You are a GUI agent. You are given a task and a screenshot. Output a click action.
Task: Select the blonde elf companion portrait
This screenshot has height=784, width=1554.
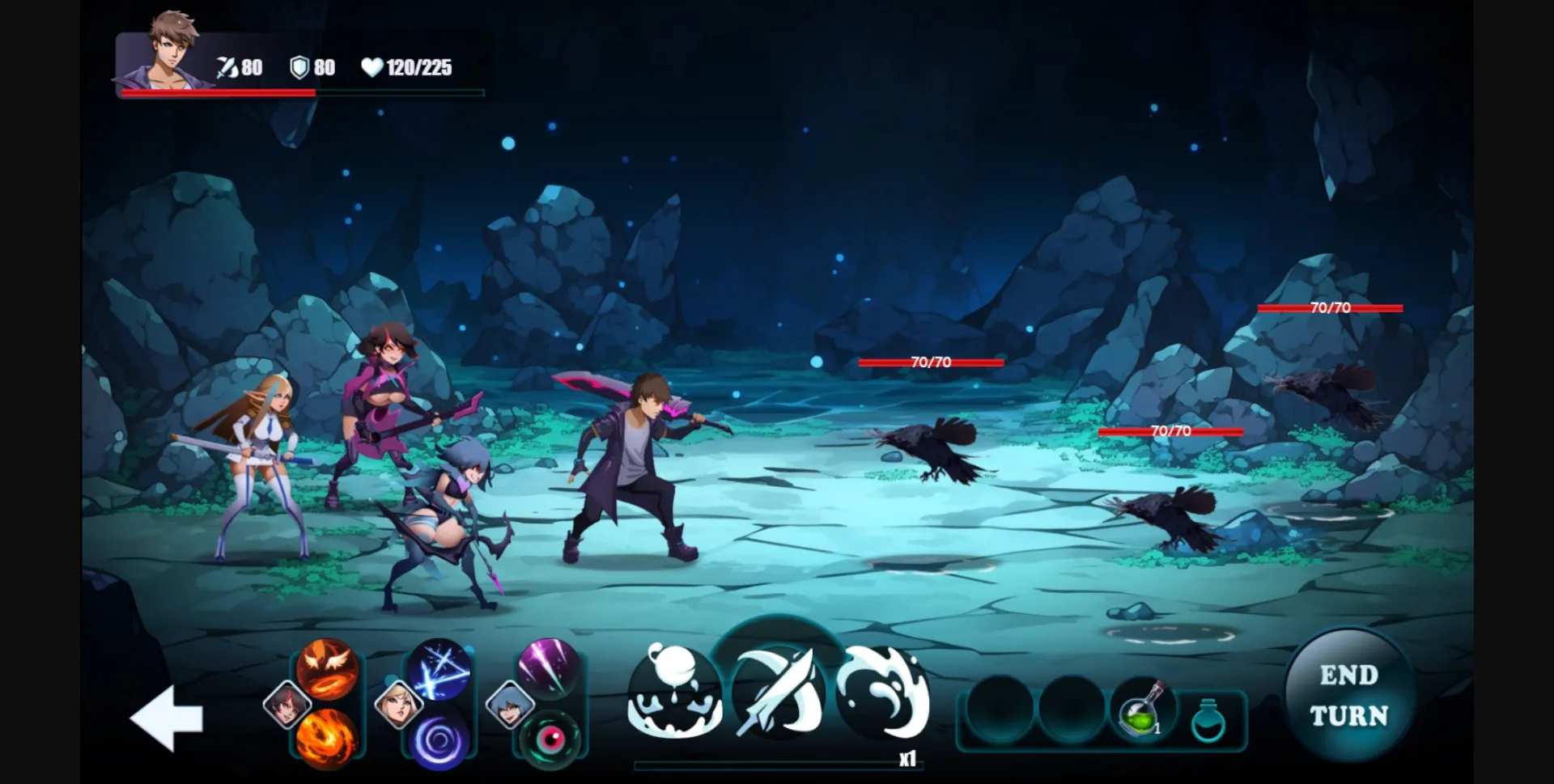coord(398,704)
